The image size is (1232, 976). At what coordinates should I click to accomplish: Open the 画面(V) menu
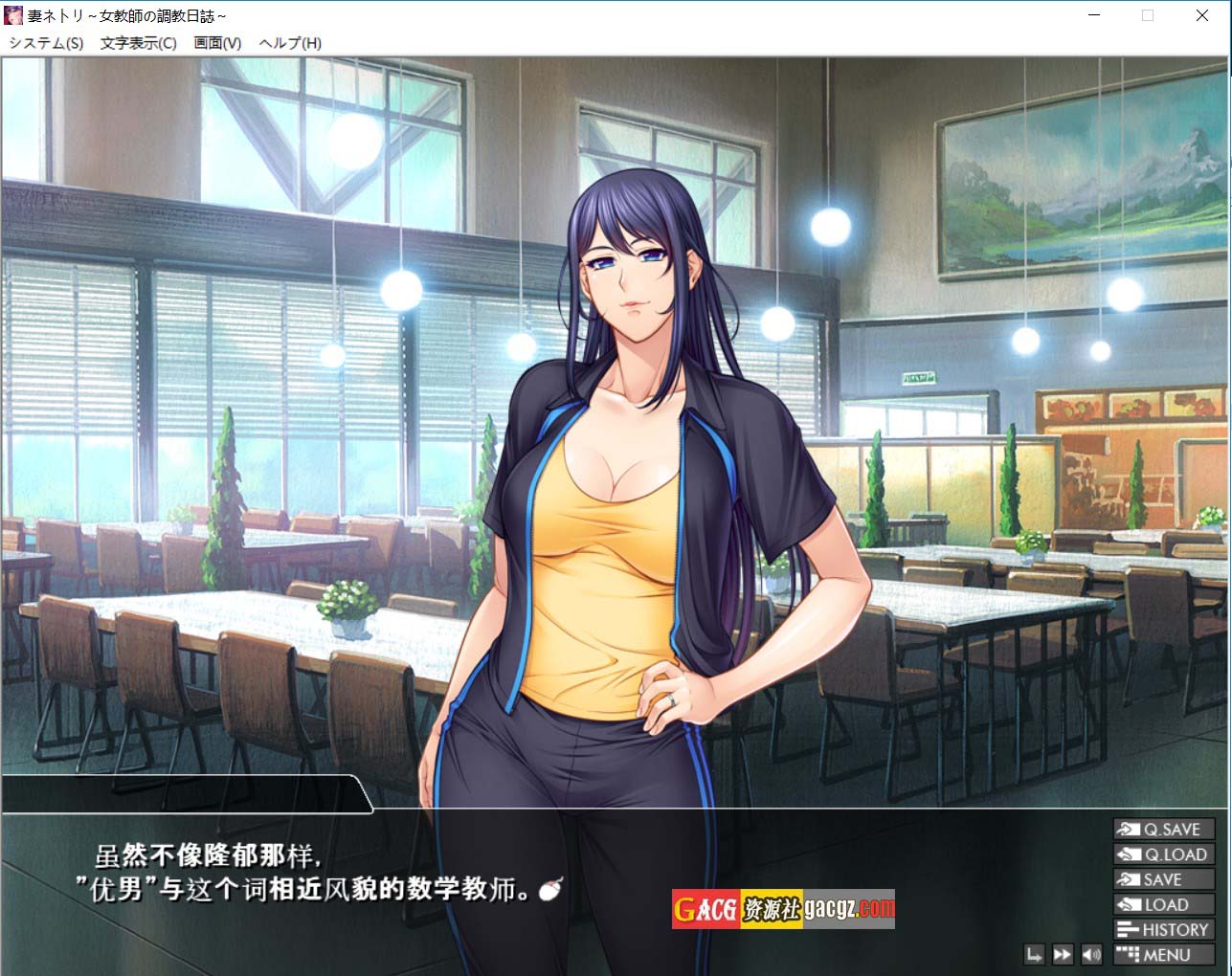[x=217, y=43]
